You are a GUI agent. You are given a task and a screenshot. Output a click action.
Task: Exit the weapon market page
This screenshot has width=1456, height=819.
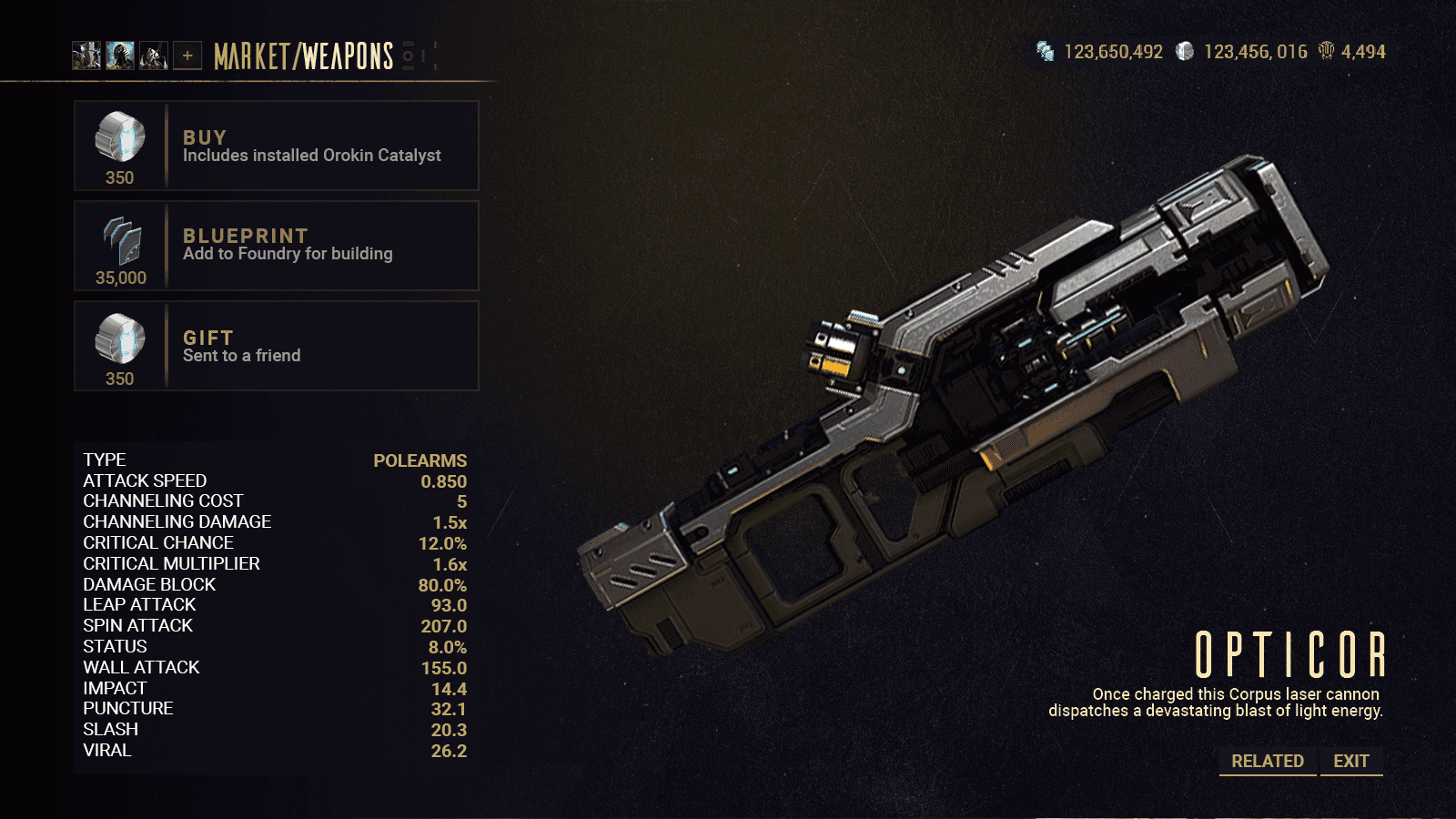coord(1350,761)
